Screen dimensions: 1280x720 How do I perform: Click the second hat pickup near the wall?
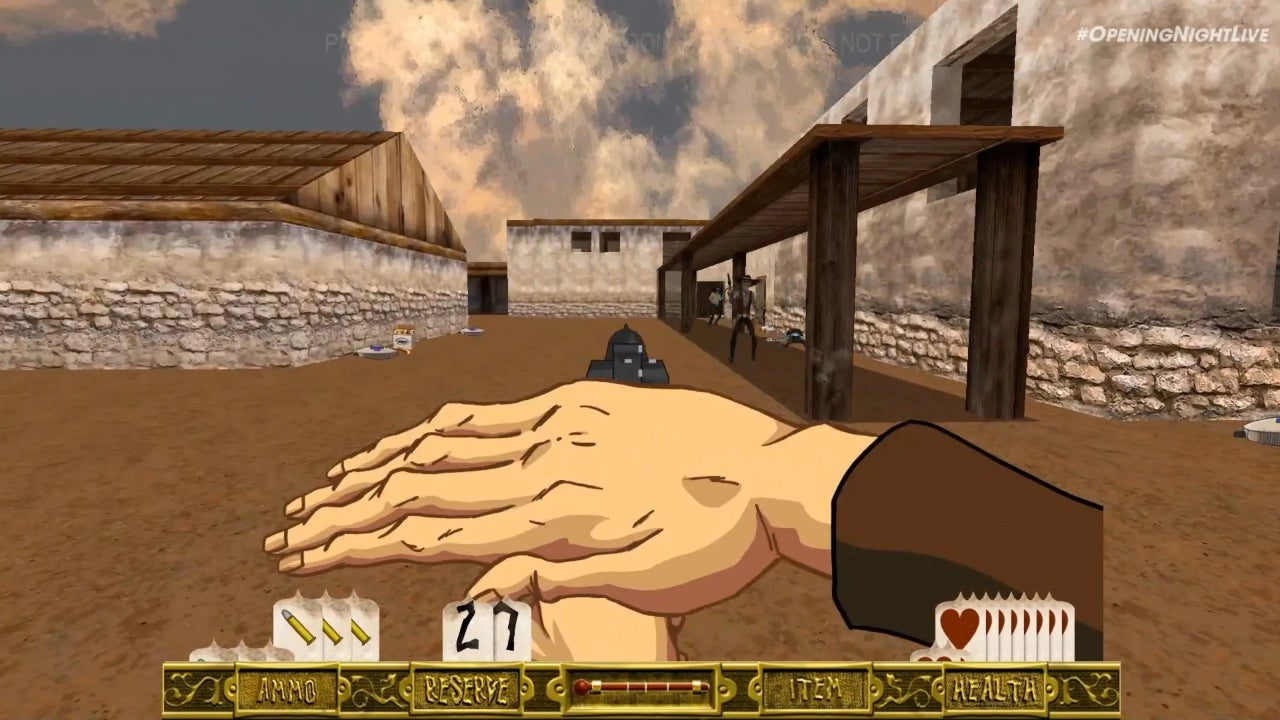click(x=472, y=332)
